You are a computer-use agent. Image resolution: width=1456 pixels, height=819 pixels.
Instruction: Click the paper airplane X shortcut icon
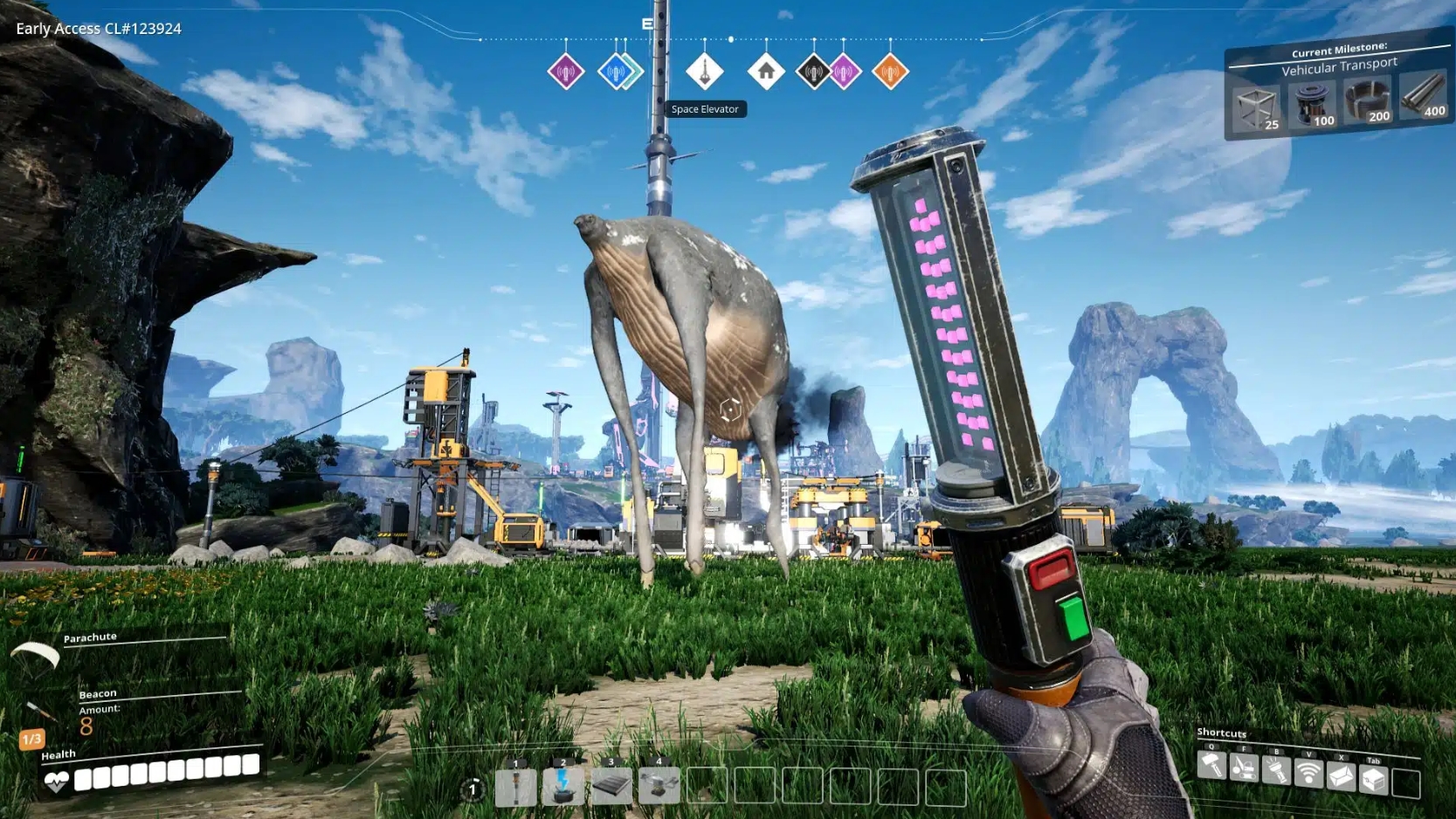(x=1340, y=774)
